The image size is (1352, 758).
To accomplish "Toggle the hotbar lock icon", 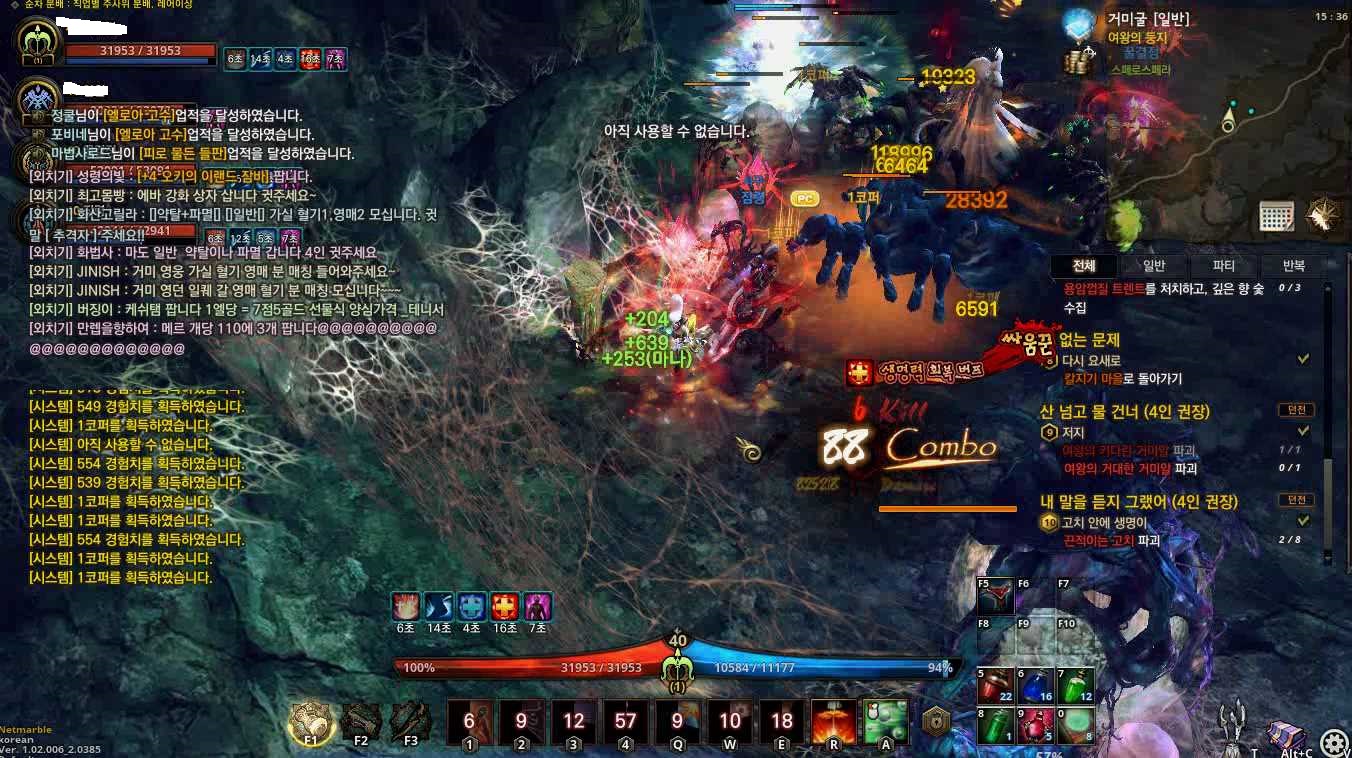I will (935, 721).
